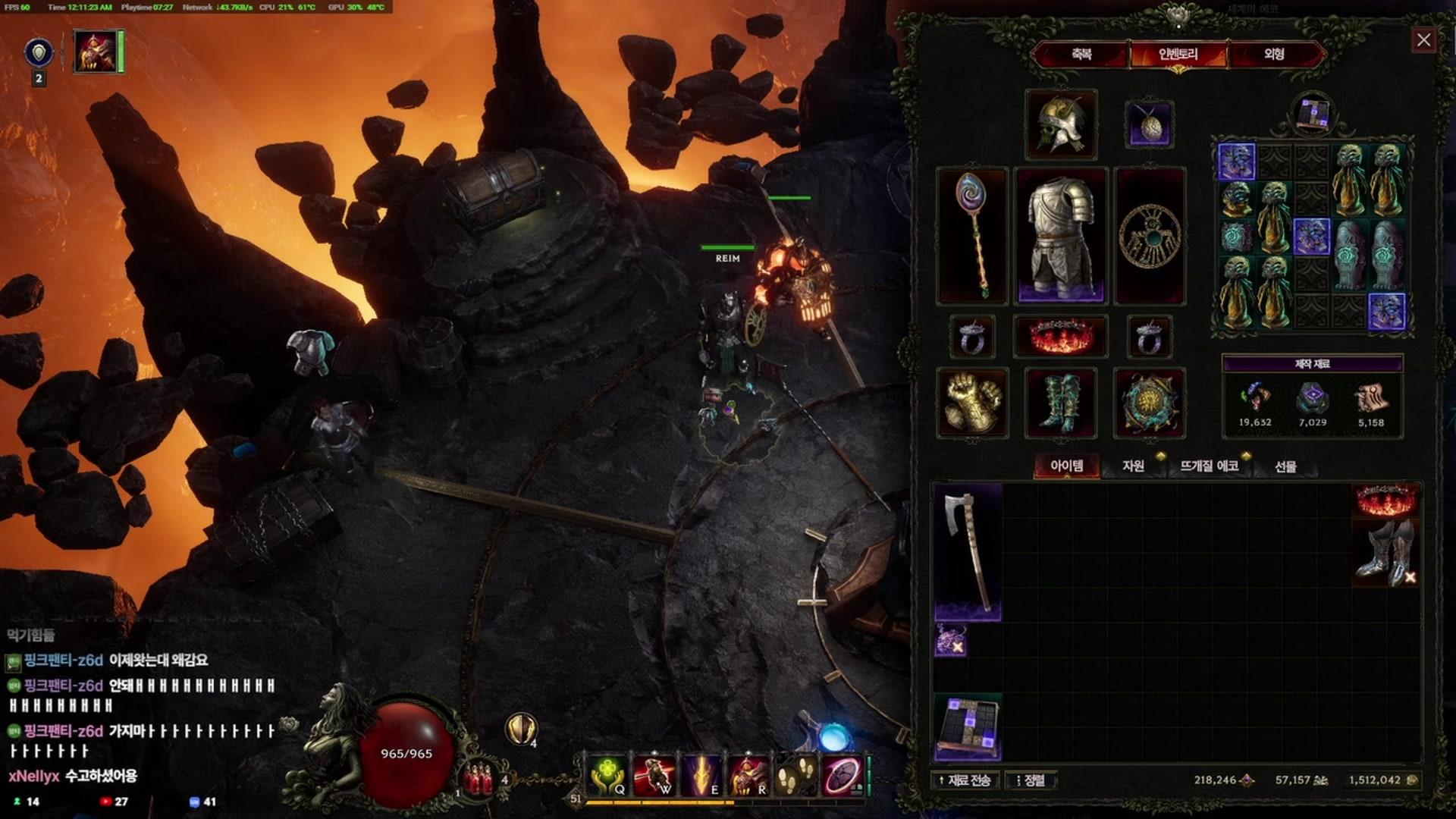Click the equipped boots slot
This screenshot has height=819, width=1456.
1060,403
